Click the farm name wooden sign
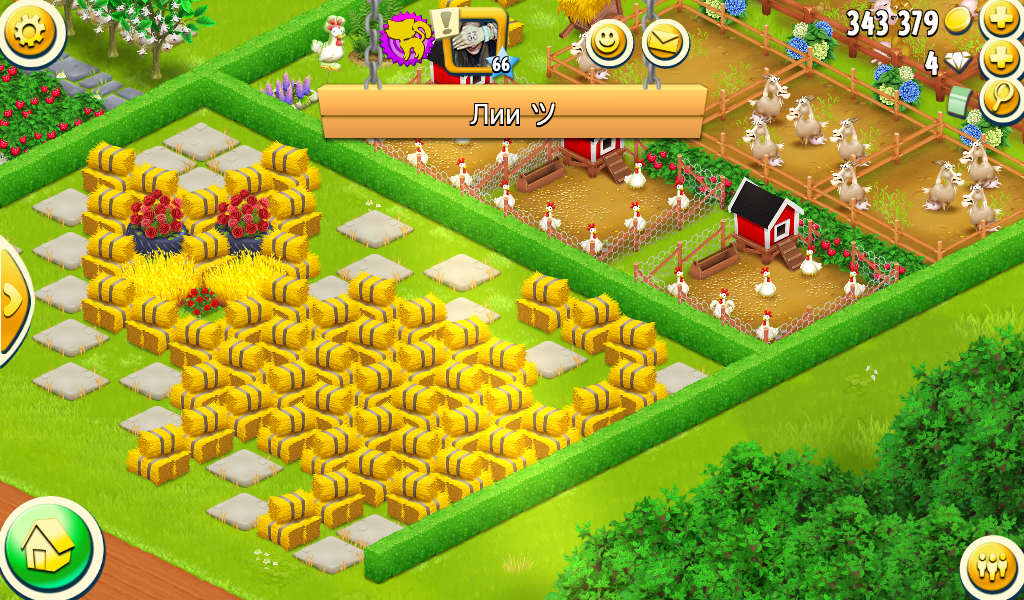This screenshot has height=600, width=1024. point(512,112)
